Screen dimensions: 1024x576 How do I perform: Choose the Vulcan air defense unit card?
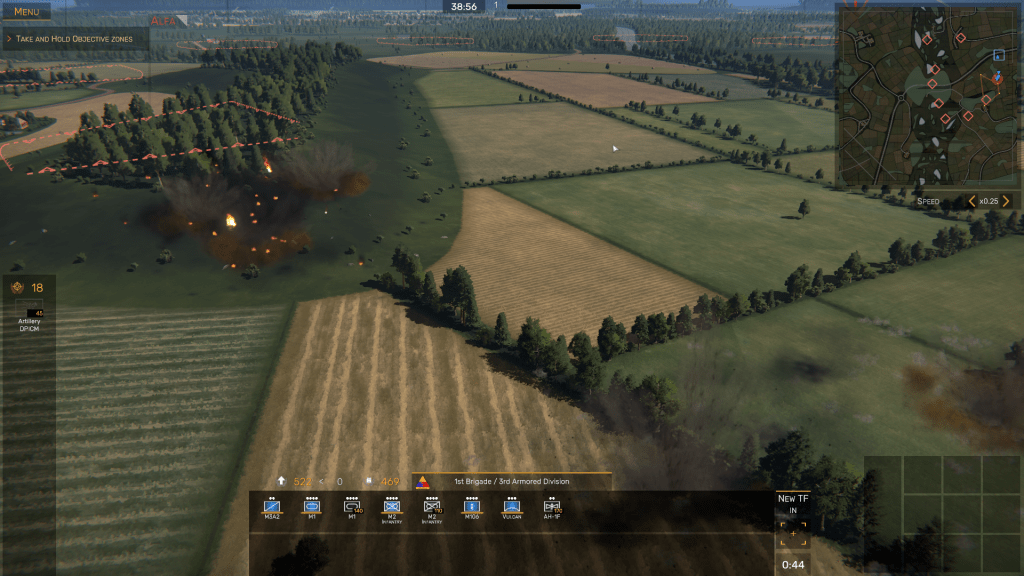coord(511,509)
